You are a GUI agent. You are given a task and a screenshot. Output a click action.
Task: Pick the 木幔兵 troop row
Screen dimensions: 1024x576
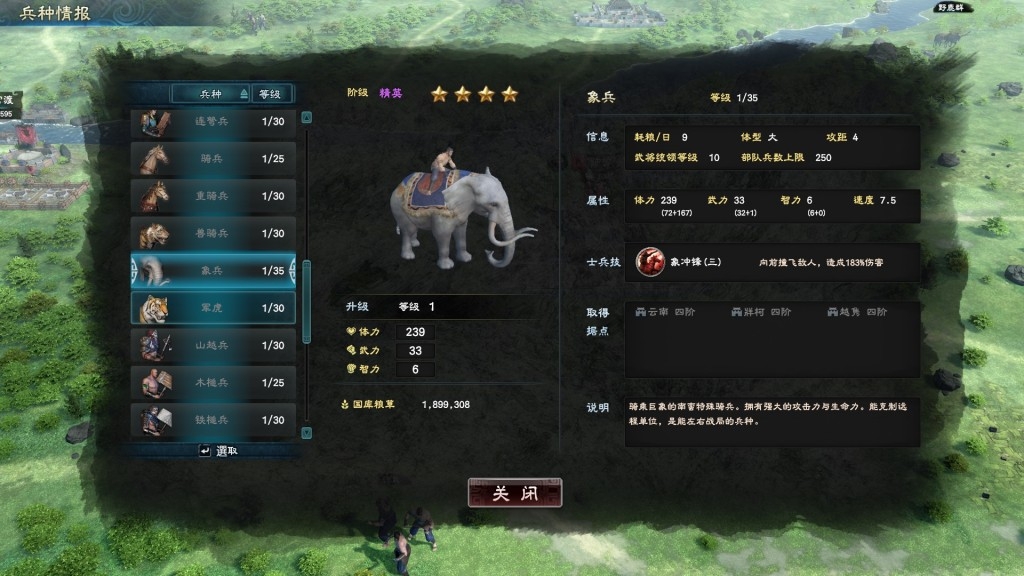tap(213, 383)
